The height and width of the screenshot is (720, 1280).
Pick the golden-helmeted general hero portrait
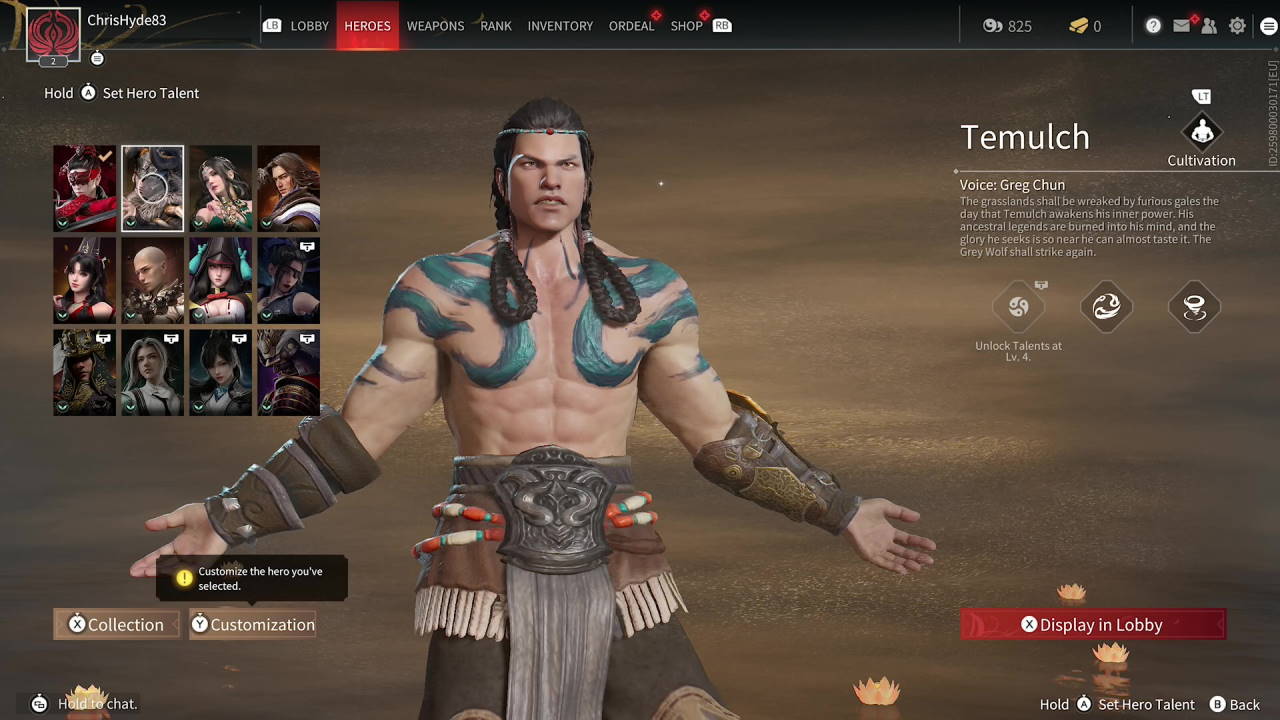tap(84, 372)
